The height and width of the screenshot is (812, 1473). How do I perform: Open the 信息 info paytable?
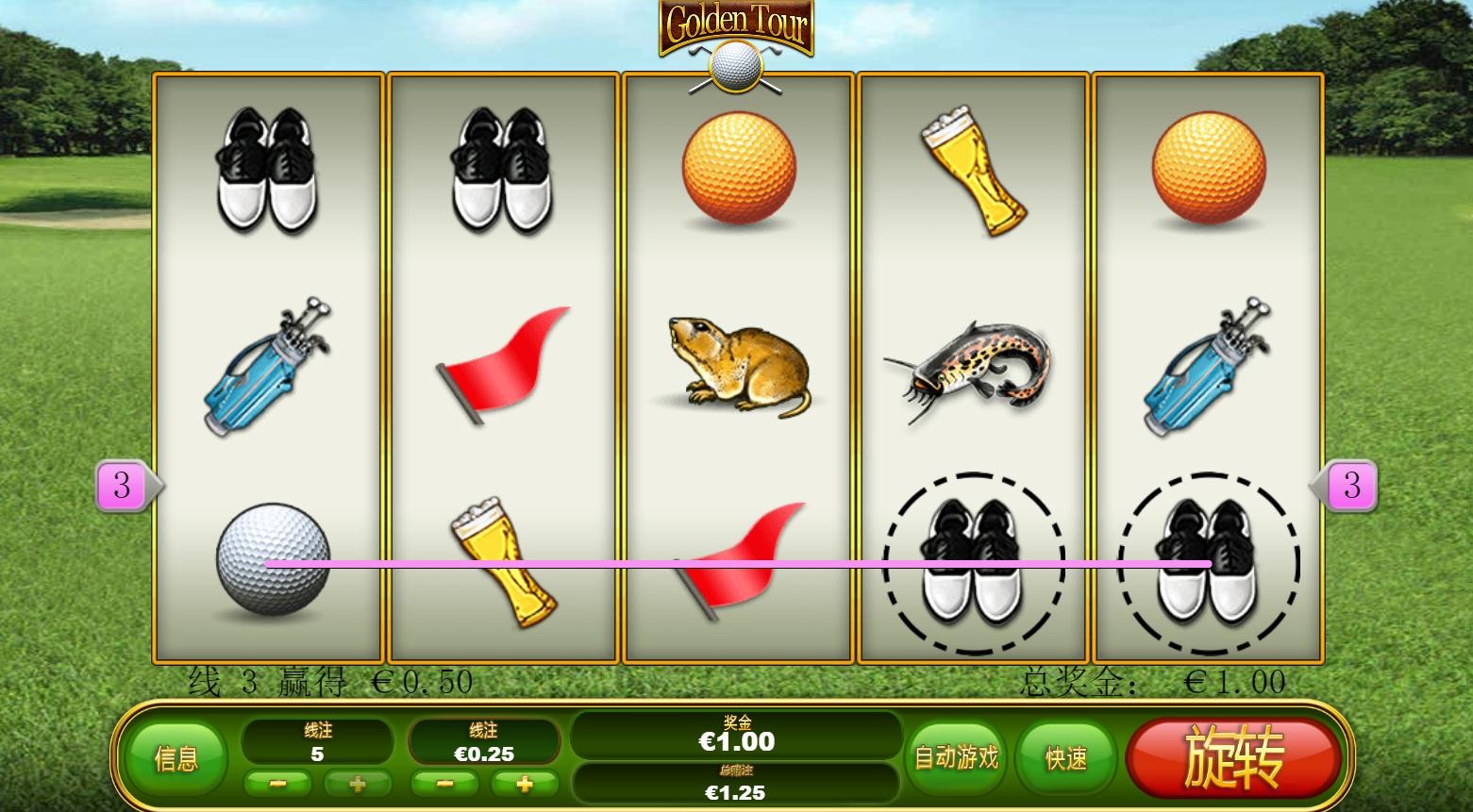[x=176, y=758]
